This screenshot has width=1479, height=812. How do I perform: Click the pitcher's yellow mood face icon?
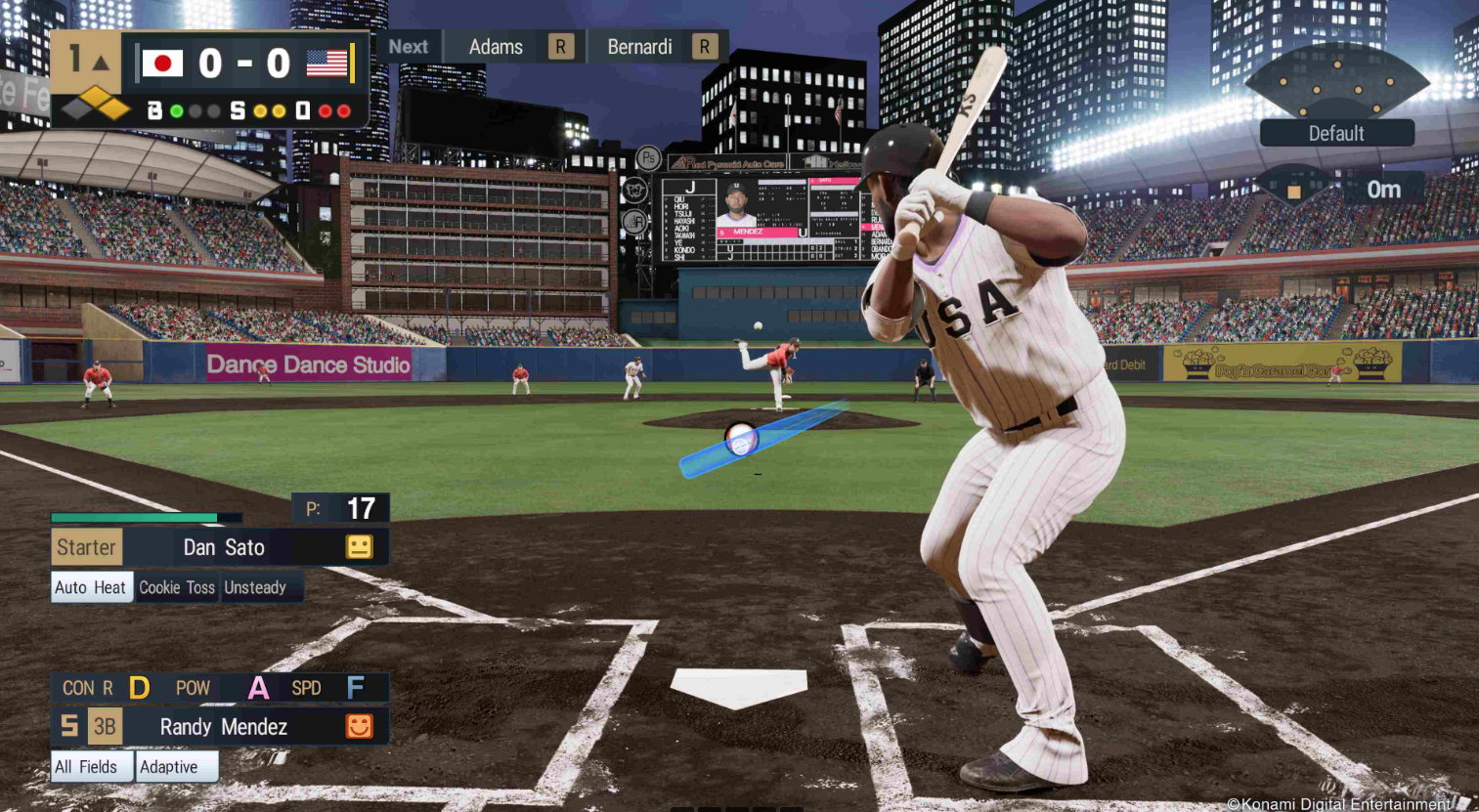click(x=359, y=546)
